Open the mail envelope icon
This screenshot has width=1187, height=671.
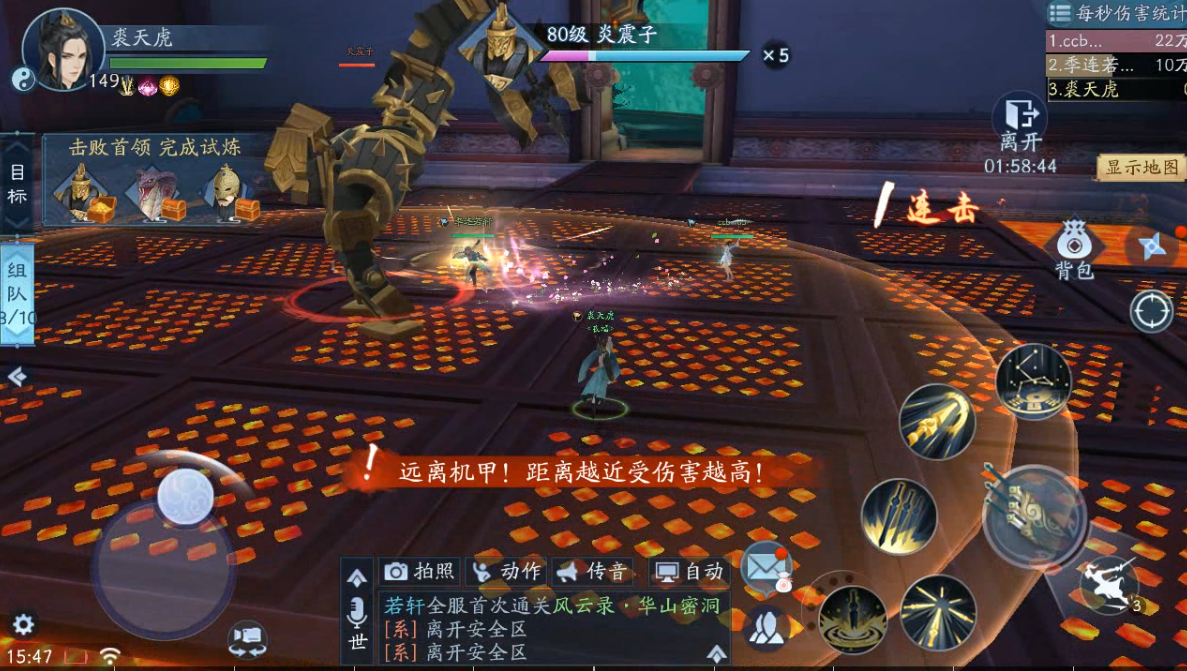[766, 567]
